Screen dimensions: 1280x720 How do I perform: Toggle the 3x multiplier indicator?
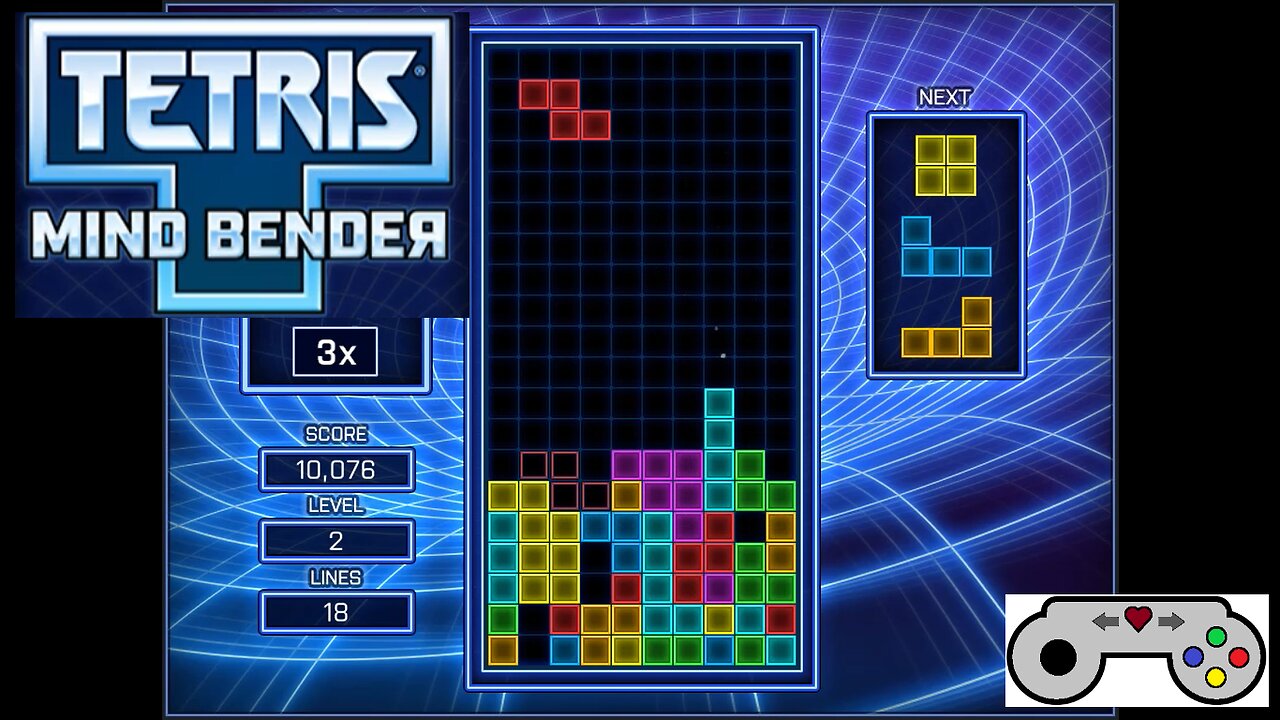pos(335,352)
